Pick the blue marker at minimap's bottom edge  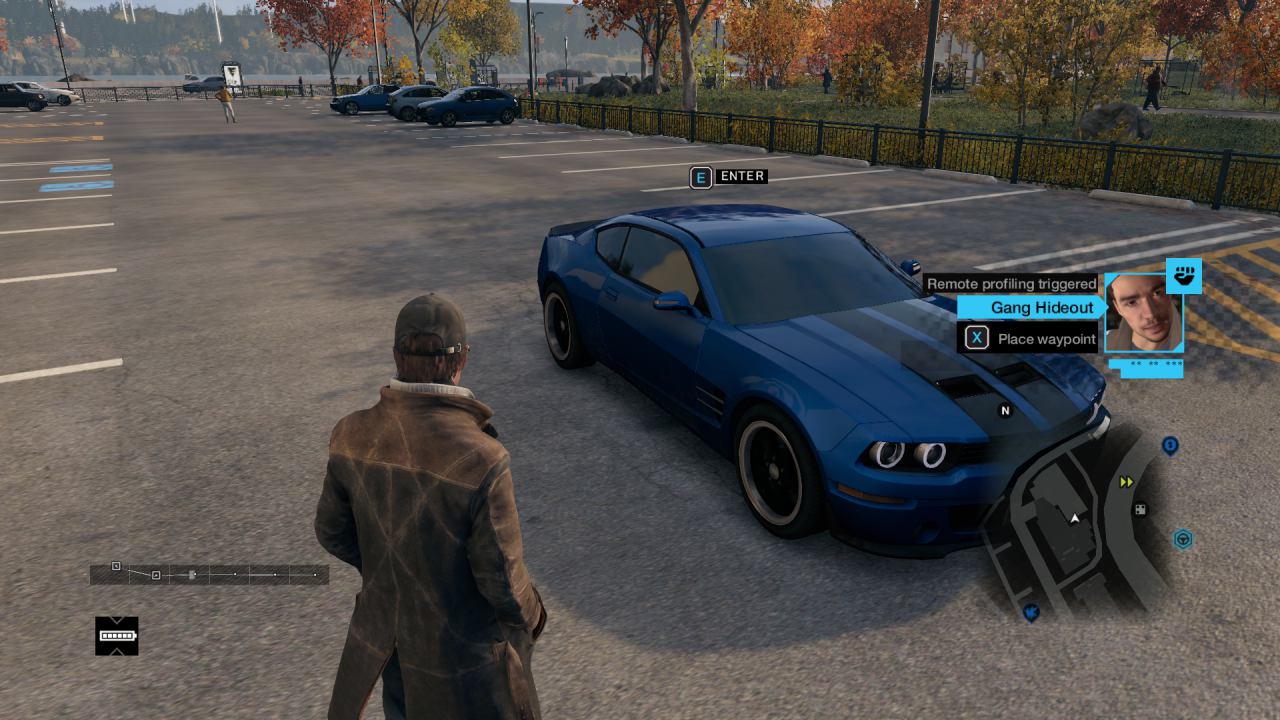pos(1031,611)
